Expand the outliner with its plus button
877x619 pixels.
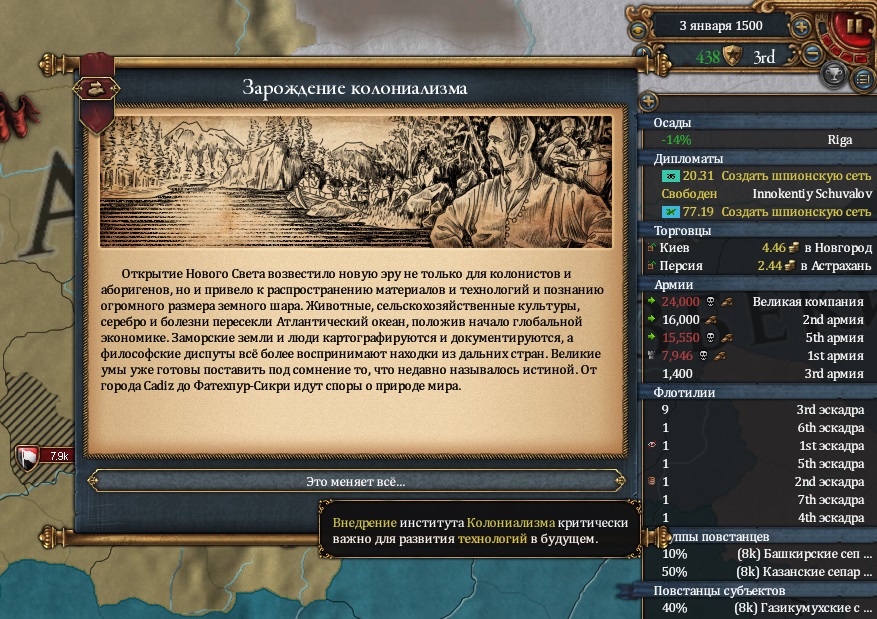[x=648, y=101]
